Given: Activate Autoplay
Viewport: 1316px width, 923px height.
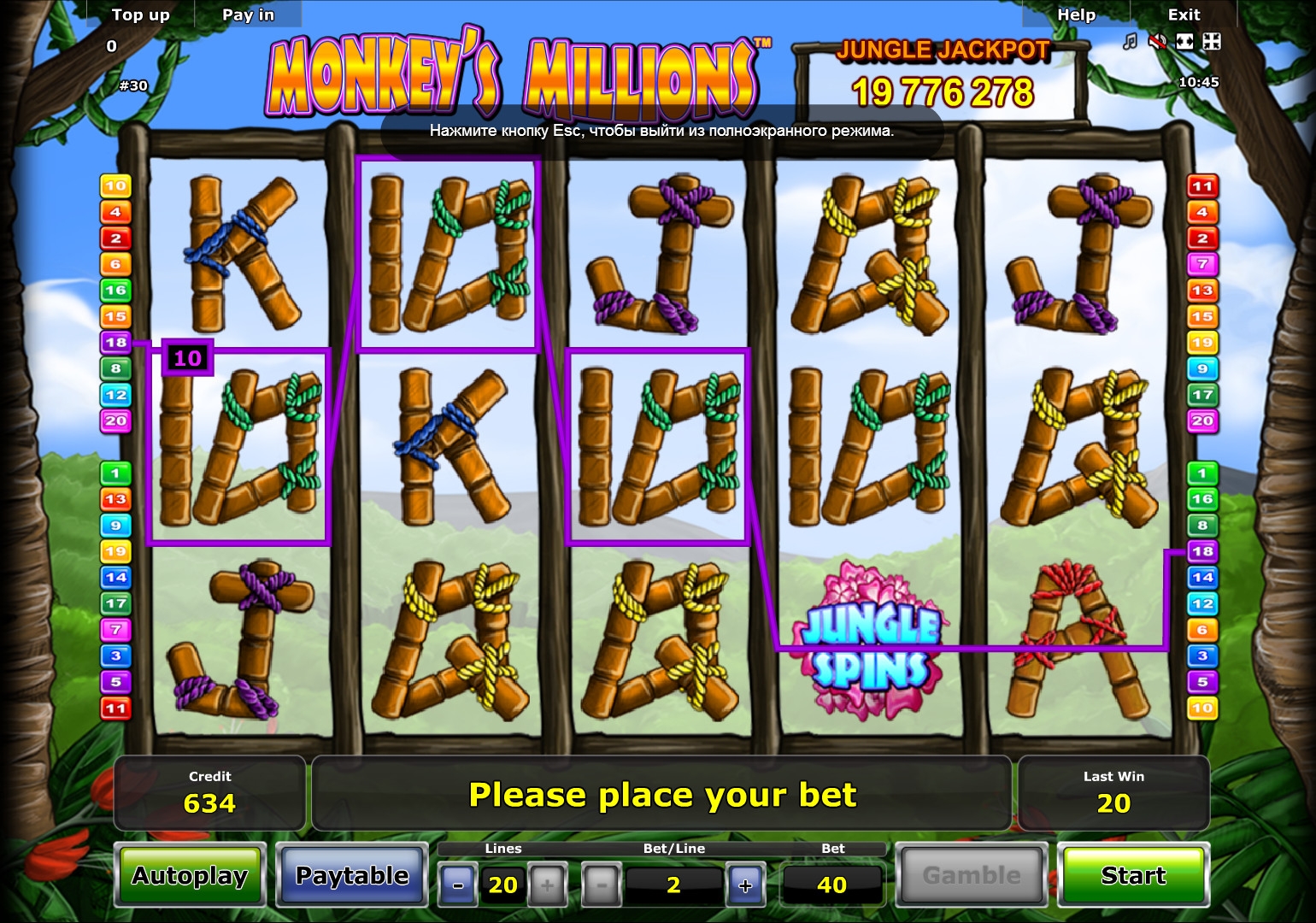Looking at the screenshot, I should click(x=190, y=876).
